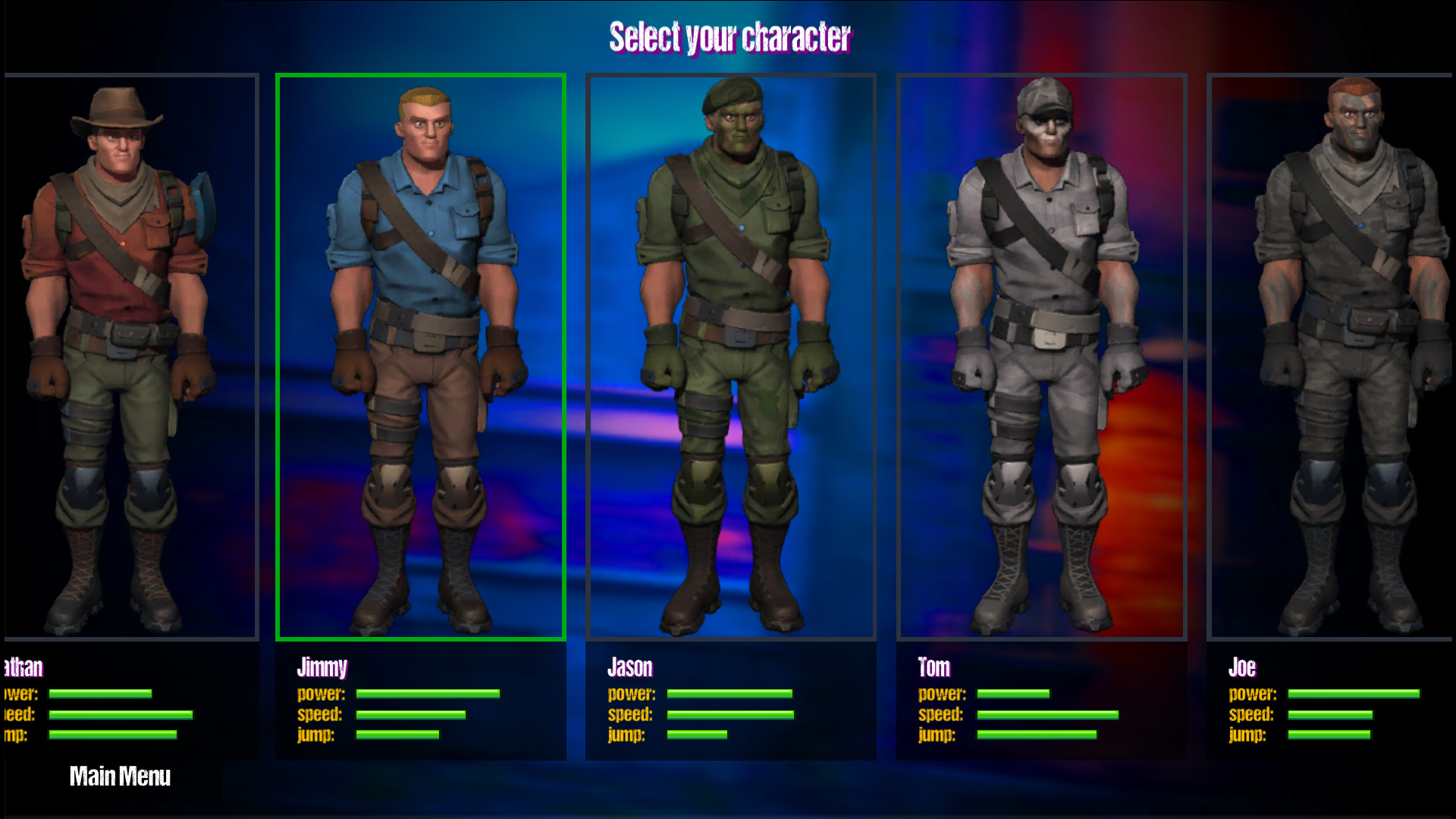
Task: Click Jason's speed stat bar
Action: click(728, 714)
